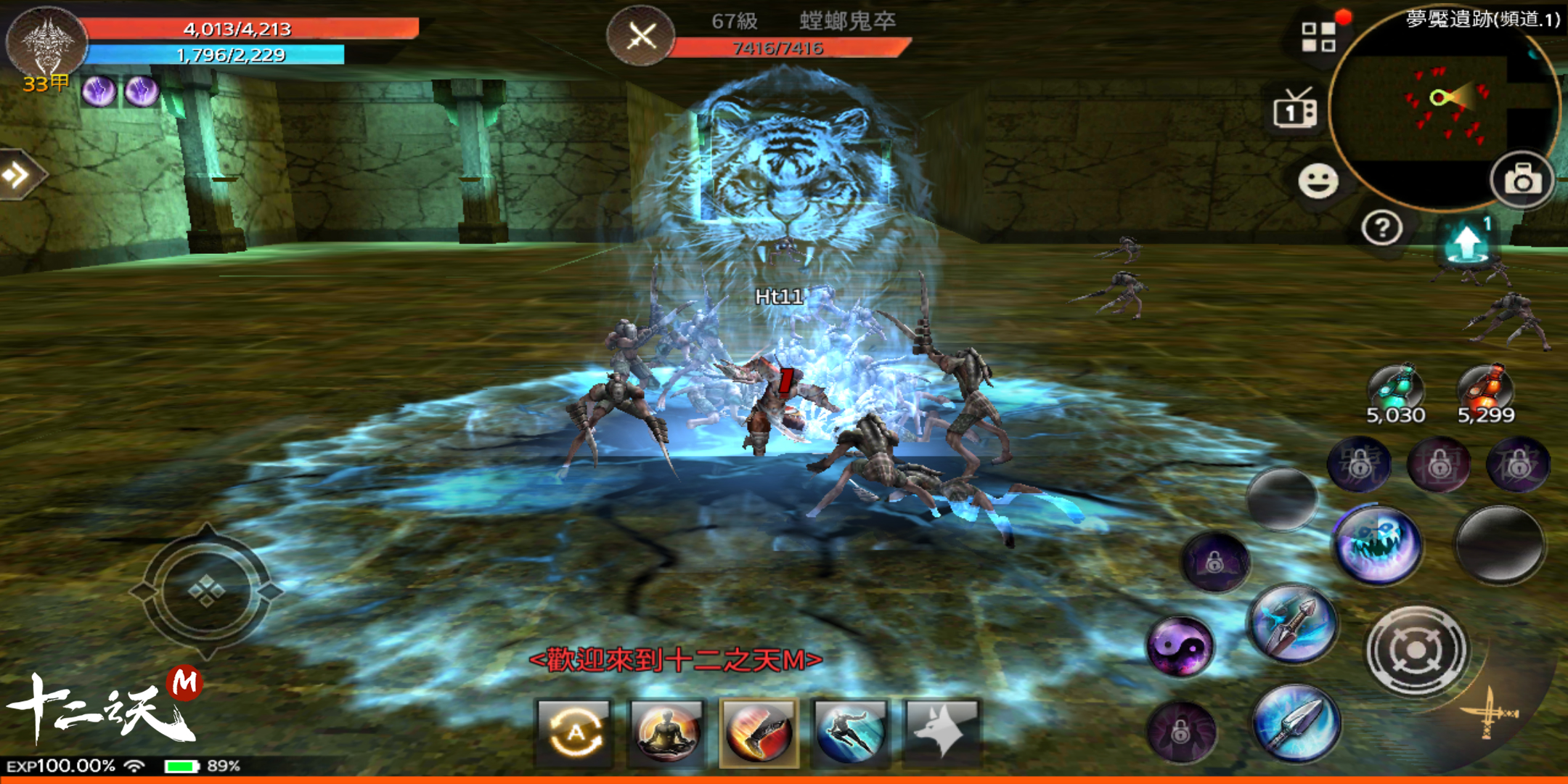This screenshot has width=1568, height=784.
Task: Select the wolf head hotbar icon
Action: 942,732
